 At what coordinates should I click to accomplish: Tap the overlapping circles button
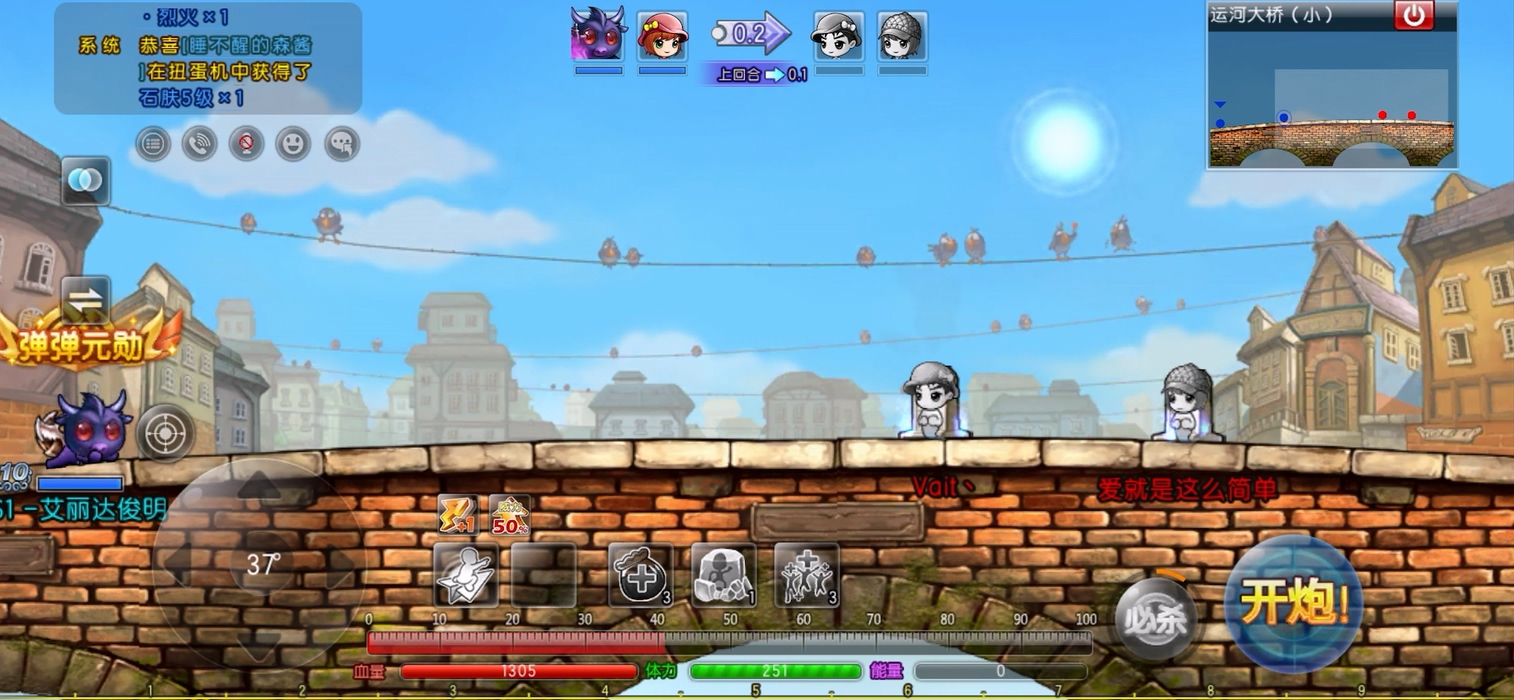85,181
